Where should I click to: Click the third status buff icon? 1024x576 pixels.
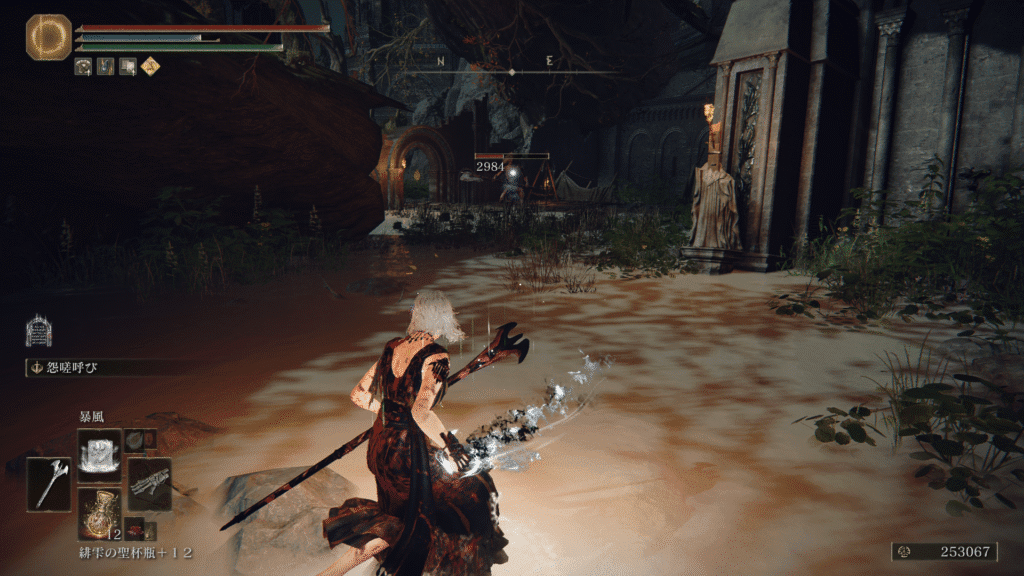click(x=128, y=67)
